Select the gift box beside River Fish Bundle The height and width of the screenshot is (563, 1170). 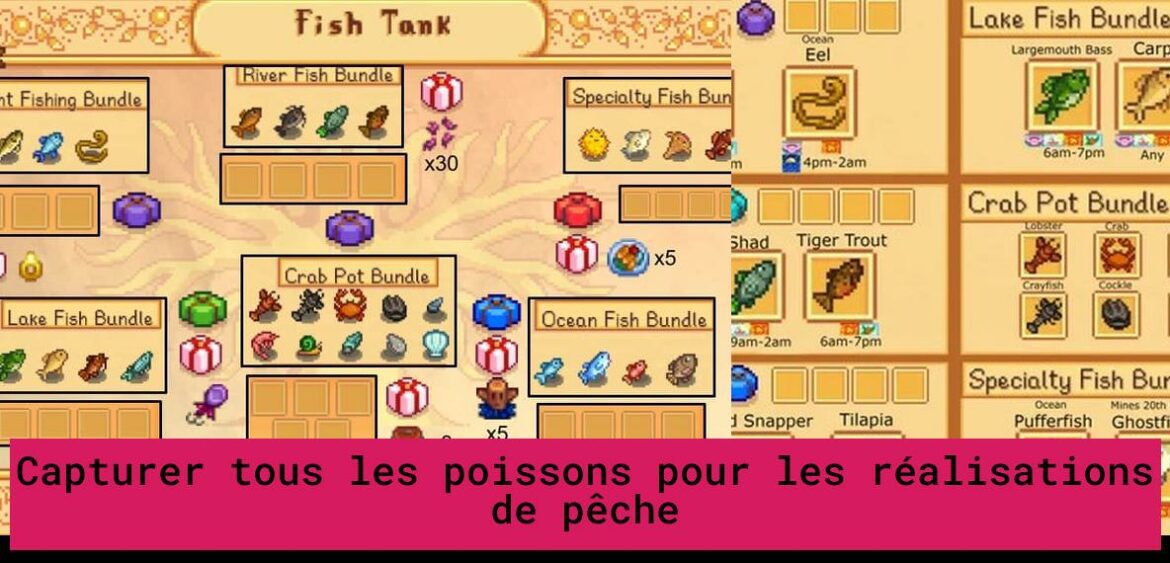[x=440, y=92]
